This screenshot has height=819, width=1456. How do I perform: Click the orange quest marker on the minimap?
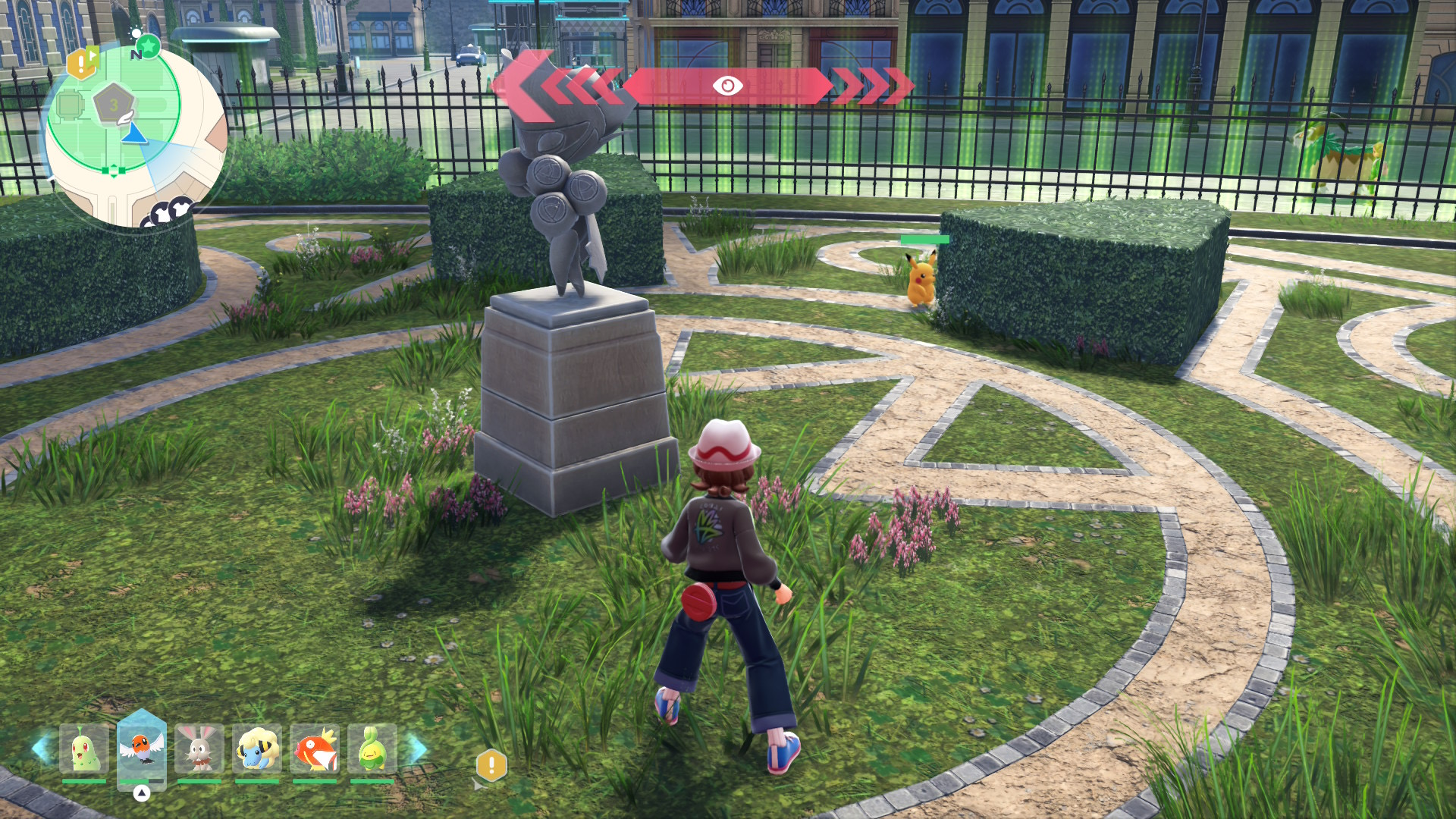(82, 64)
